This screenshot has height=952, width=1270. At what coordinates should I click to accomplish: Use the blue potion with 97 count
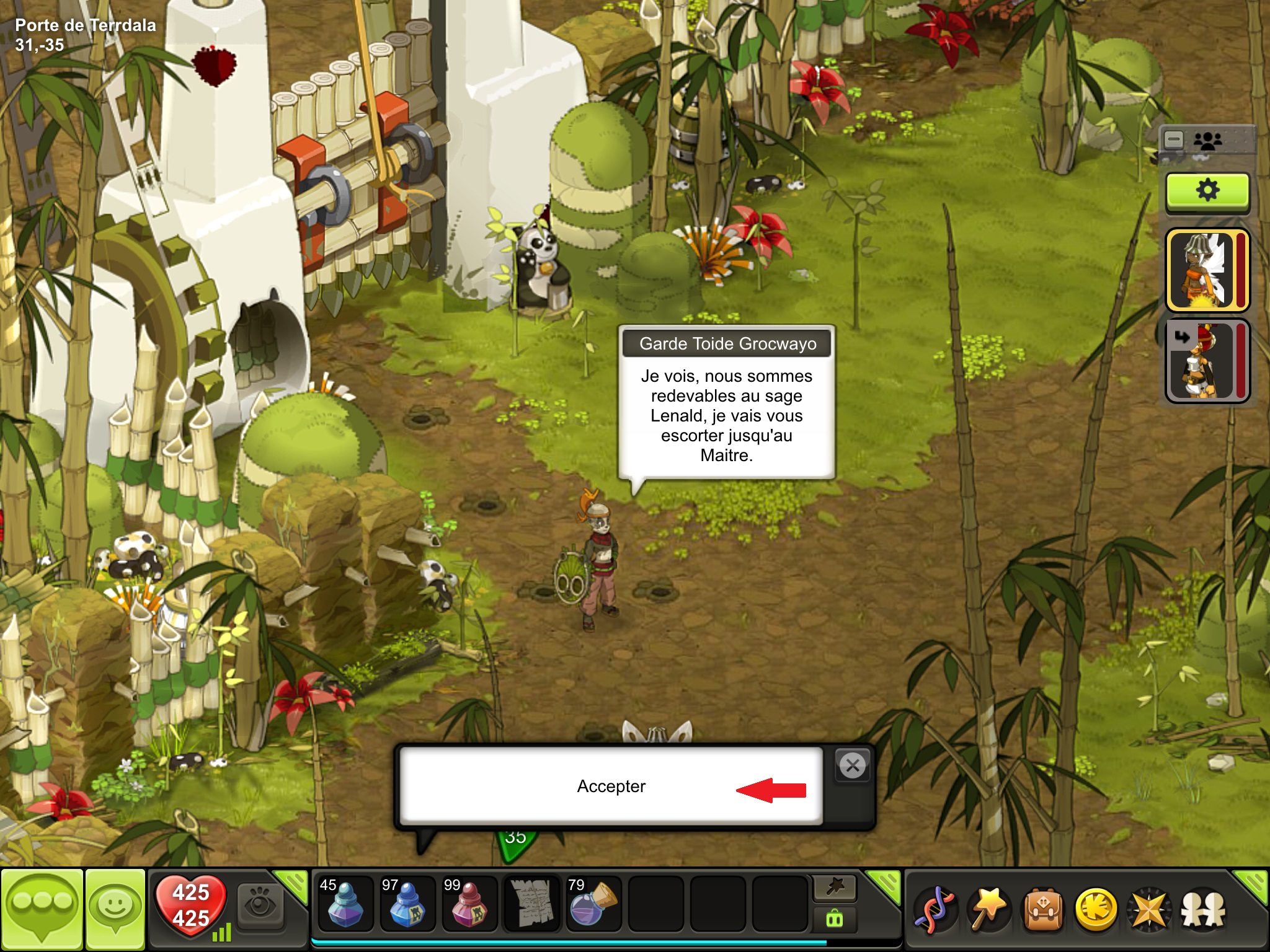pyautogui.click(x=407, y=904)
